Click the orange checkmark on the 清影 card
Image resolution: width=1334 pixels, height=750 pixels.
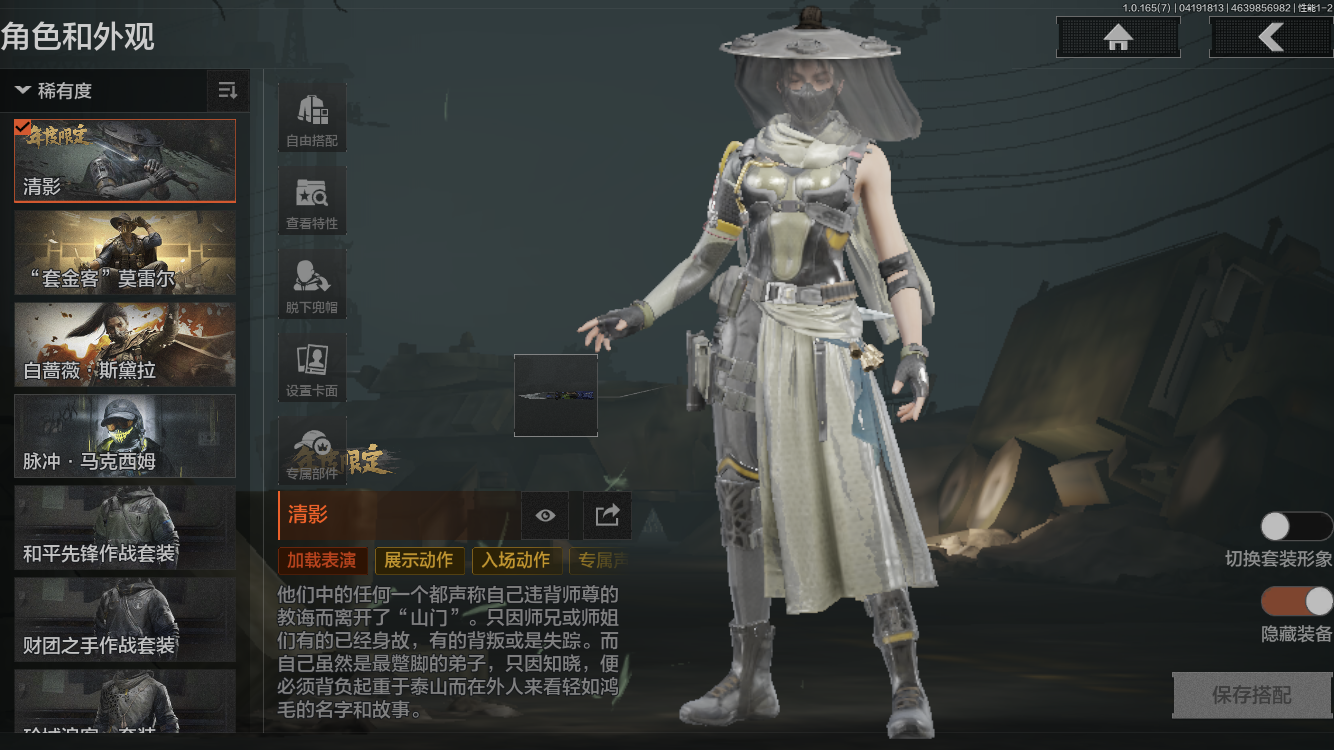point(25,127)
